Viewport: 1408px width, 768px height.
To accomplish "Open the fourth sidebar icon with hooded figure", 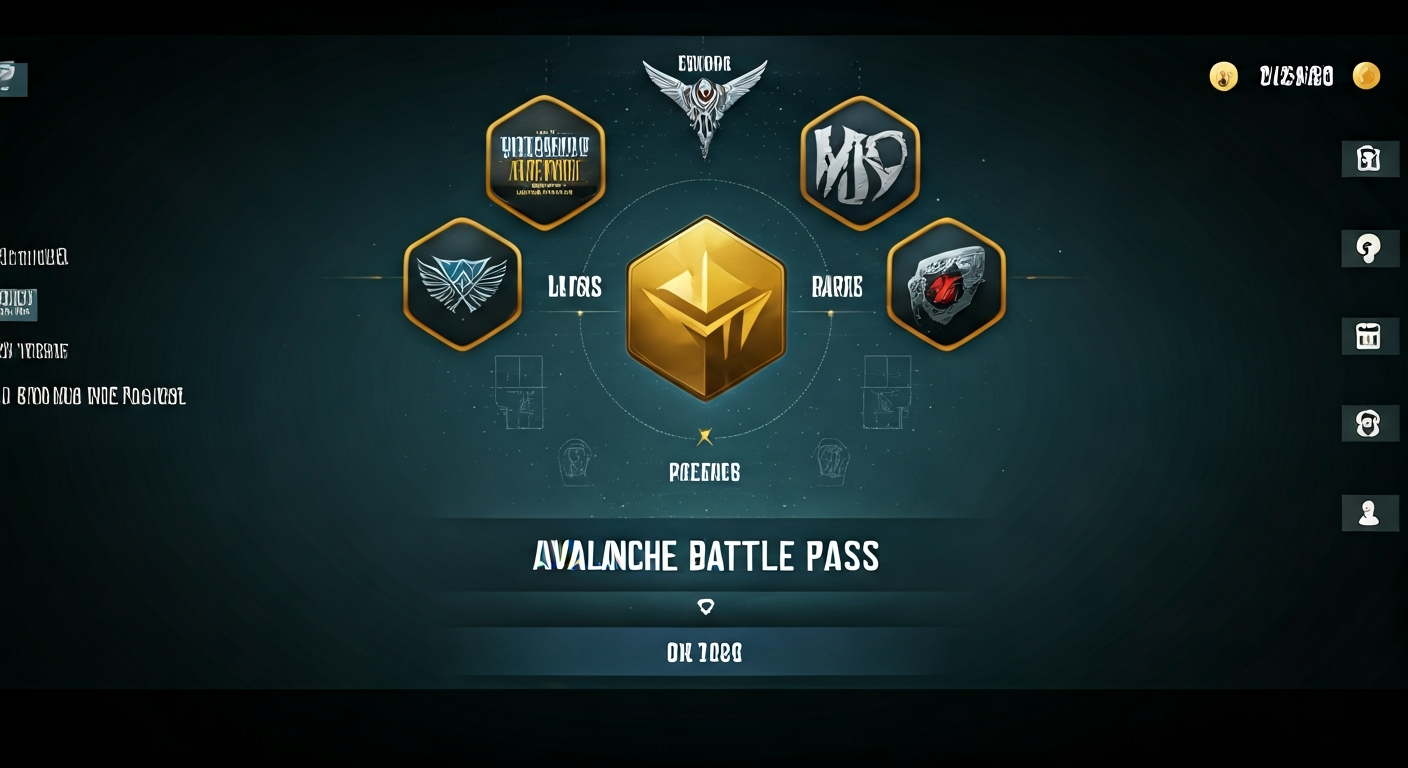I will coord(1370,423).
